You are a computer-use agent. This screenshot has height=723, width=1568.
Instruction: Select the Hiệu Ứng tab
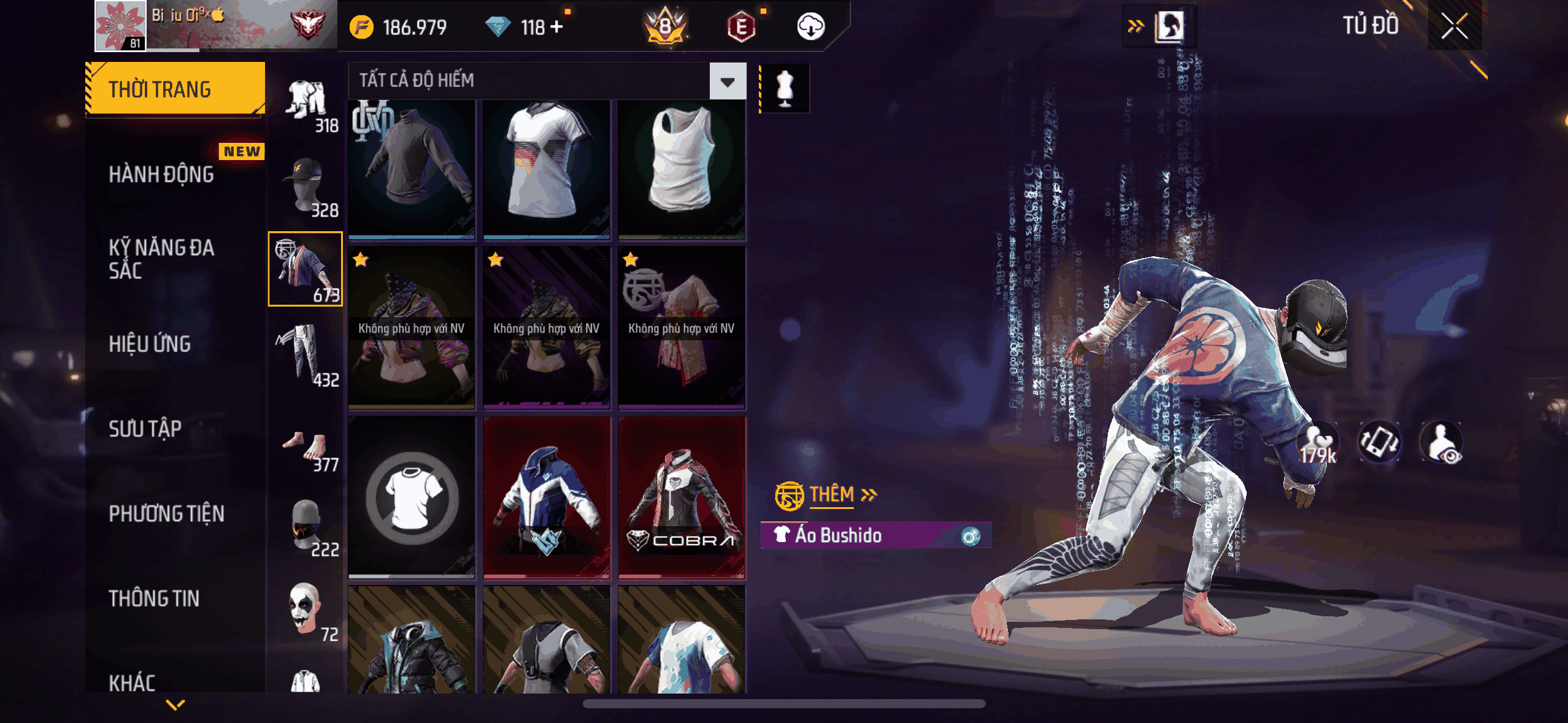coord(150,344)
